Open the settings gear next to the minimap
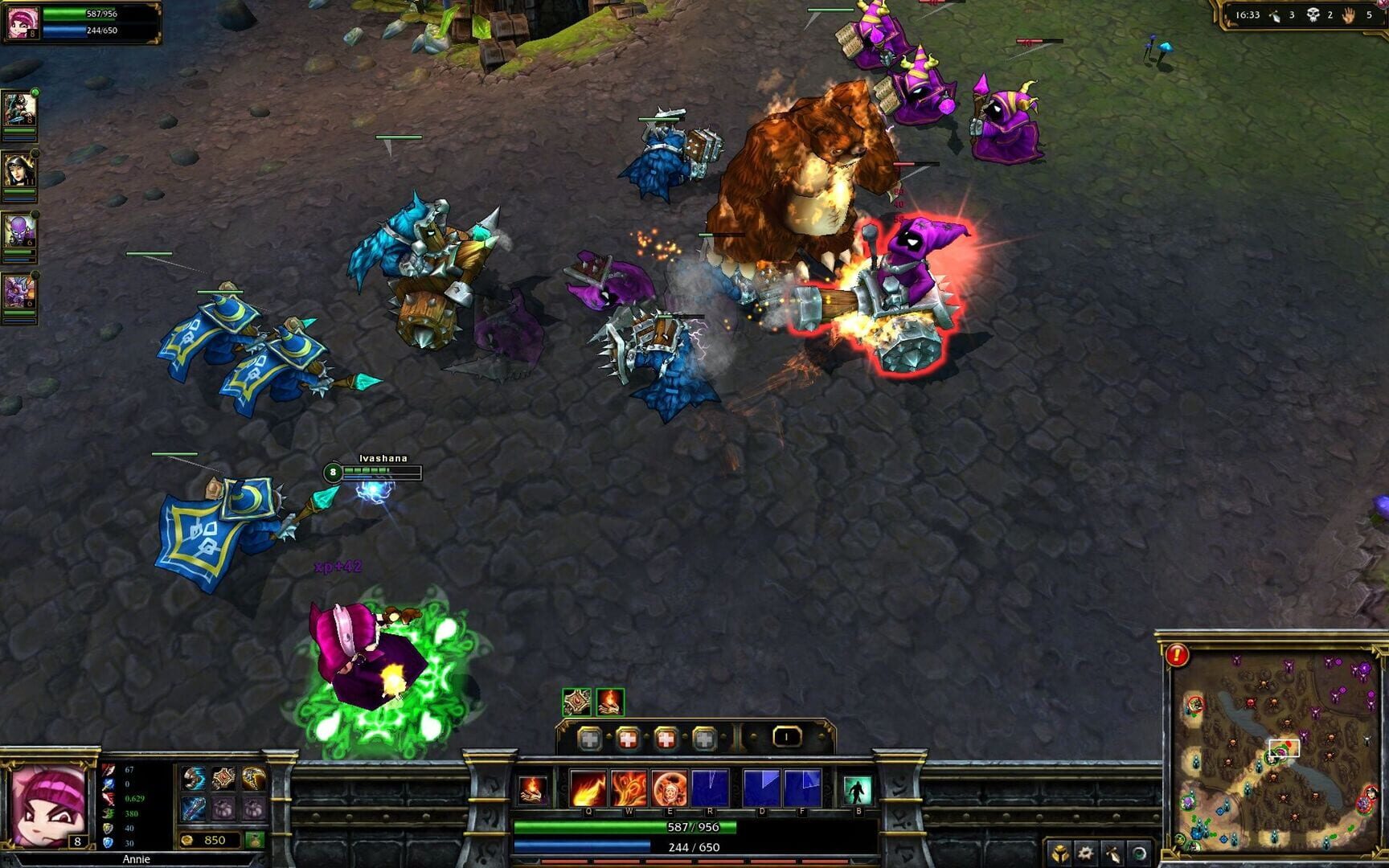This screenshot has width=1389, height=868. tap(1085, 854)
